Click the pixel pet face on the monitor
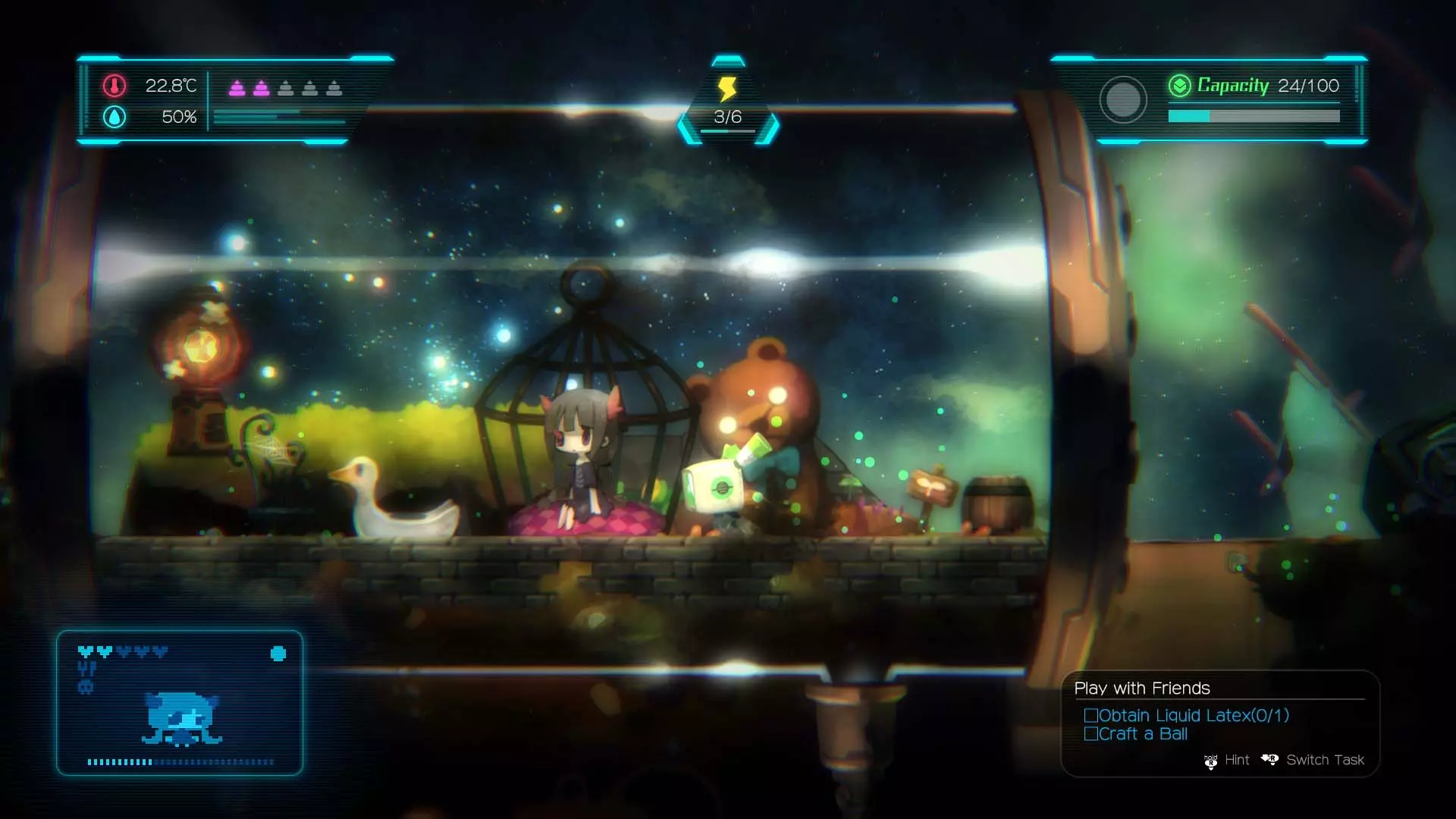 pyautogui.click(x=181, y=717)
